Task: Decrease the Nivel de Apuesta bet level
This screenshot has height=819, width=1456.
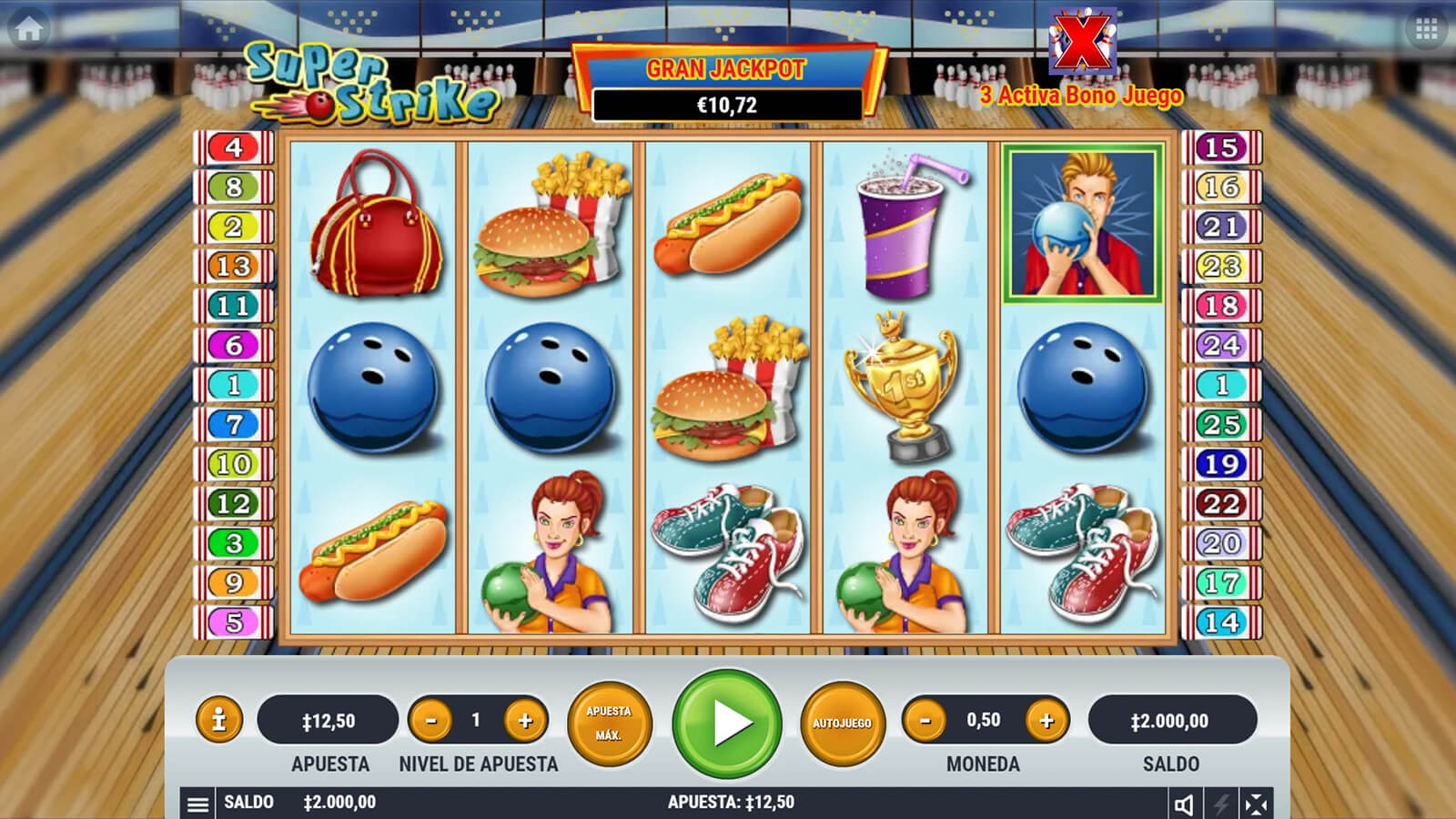Action: (x=431, y=721)
